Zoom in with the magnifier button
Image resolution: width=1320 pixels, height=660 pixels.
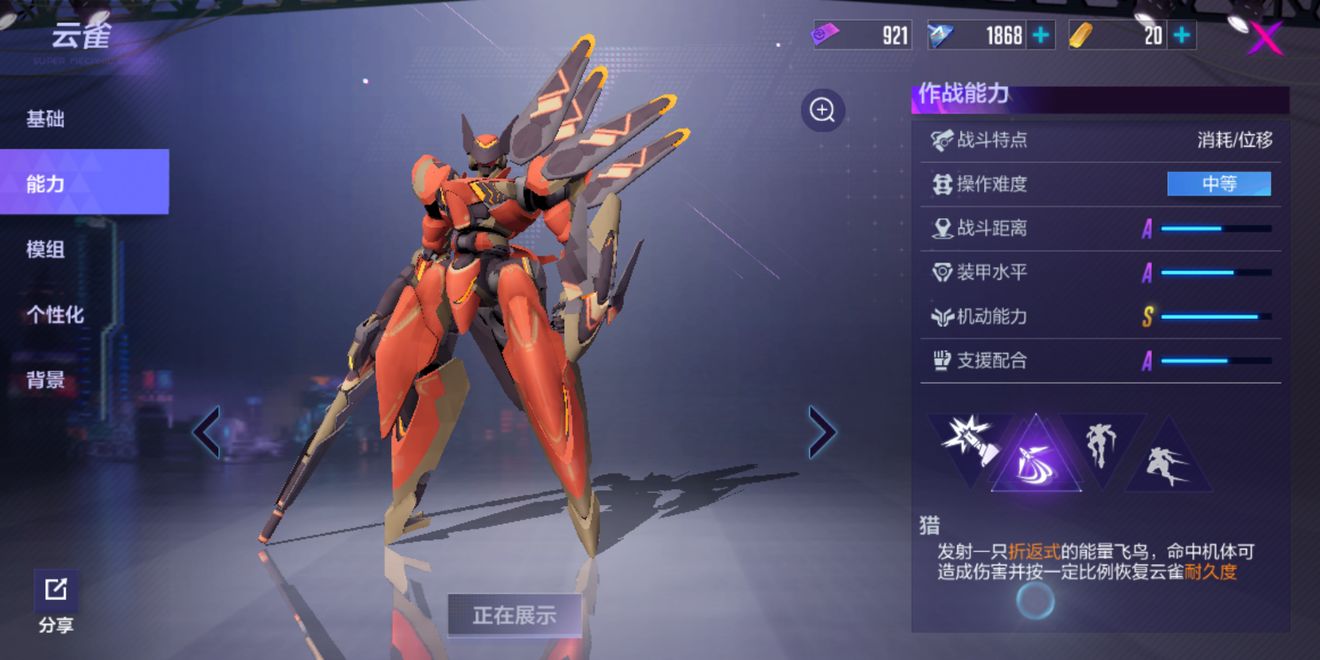coord(823,110)
